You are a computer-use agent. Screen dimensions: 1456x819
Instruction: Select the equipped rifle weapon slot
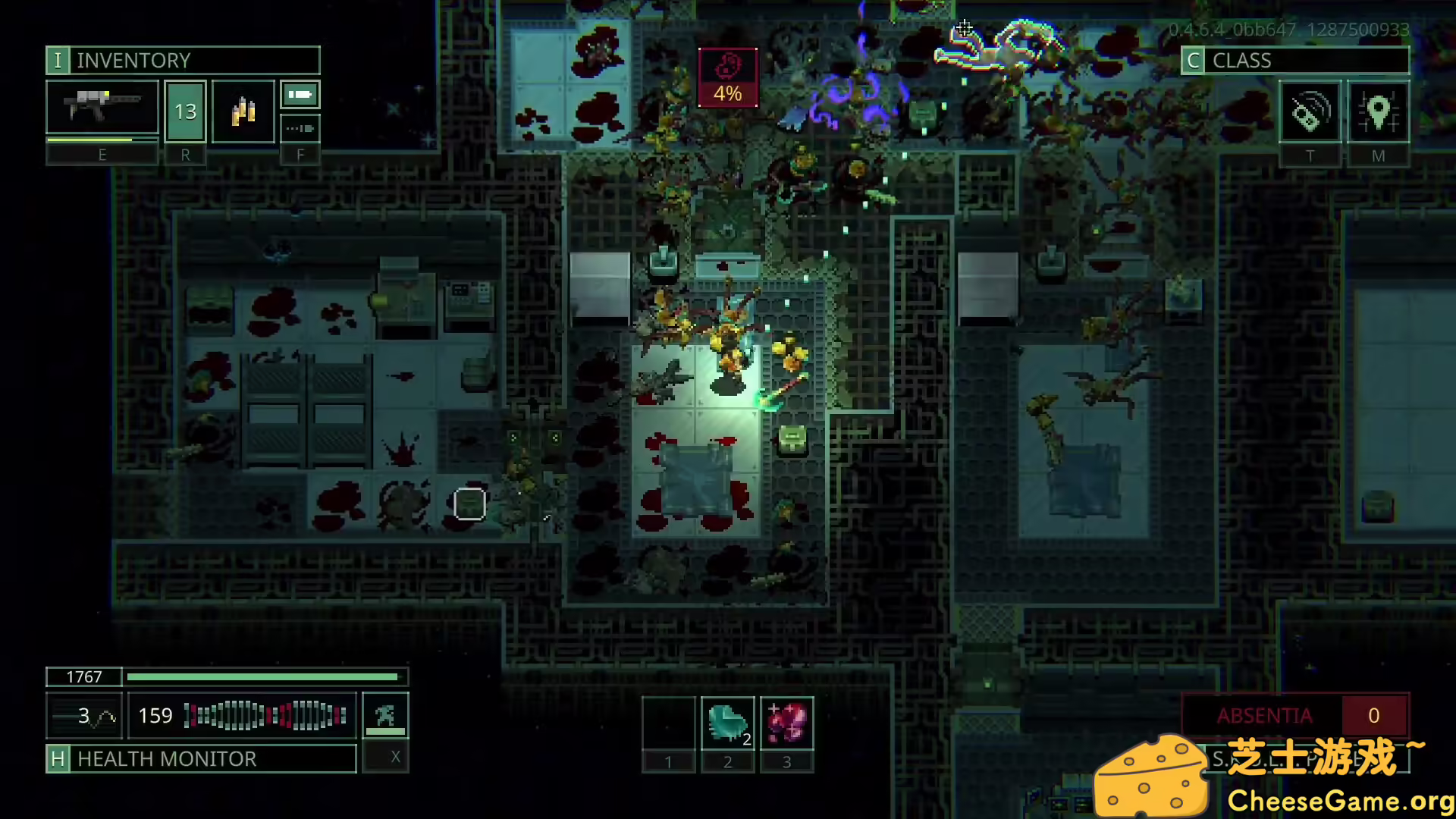102,111
